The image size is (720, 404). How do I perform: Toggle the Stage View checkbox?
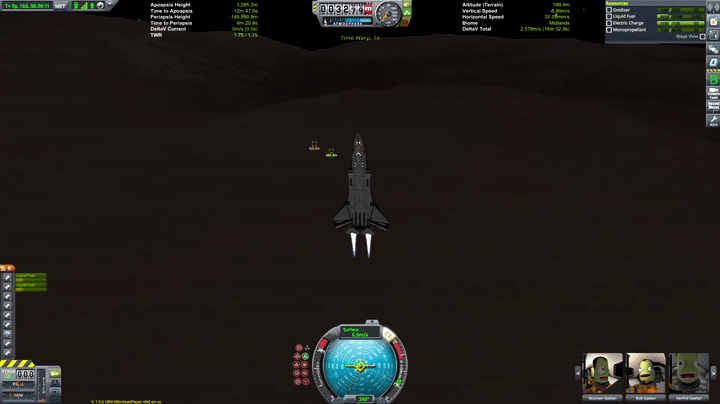(702, 37)
